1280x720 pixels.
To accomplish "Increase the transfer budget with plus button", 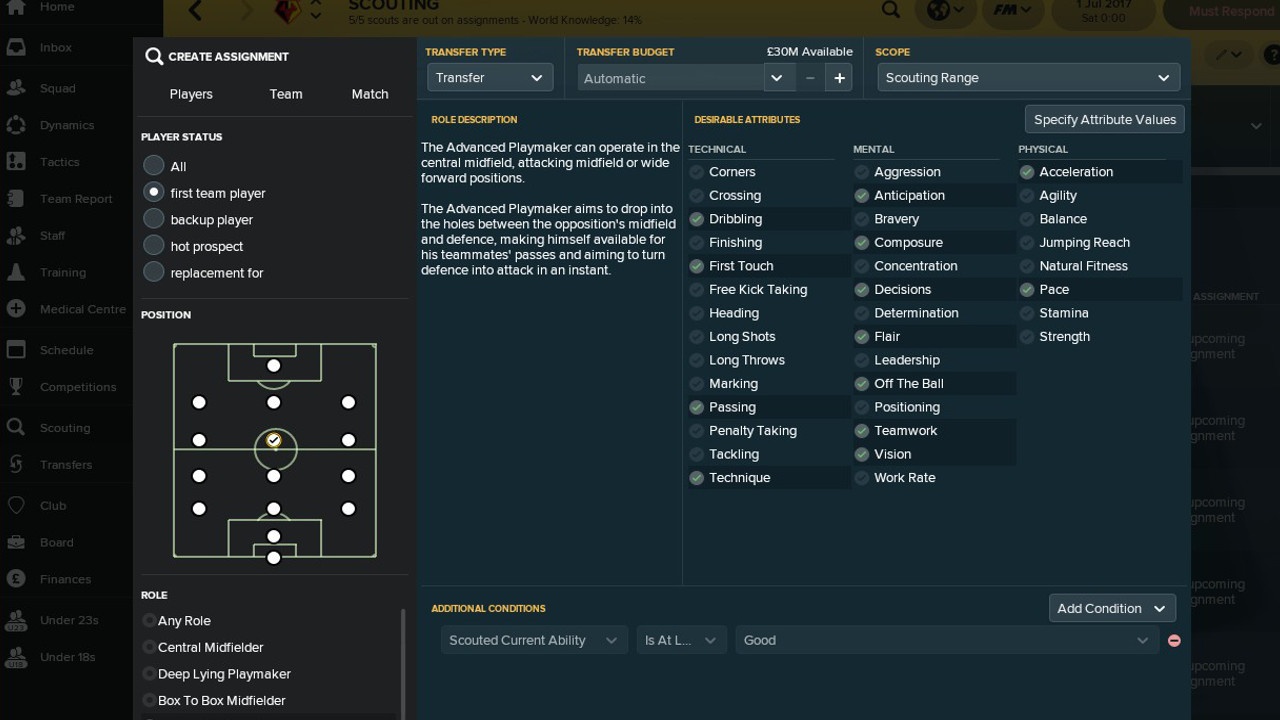I will tap(839, 78).
